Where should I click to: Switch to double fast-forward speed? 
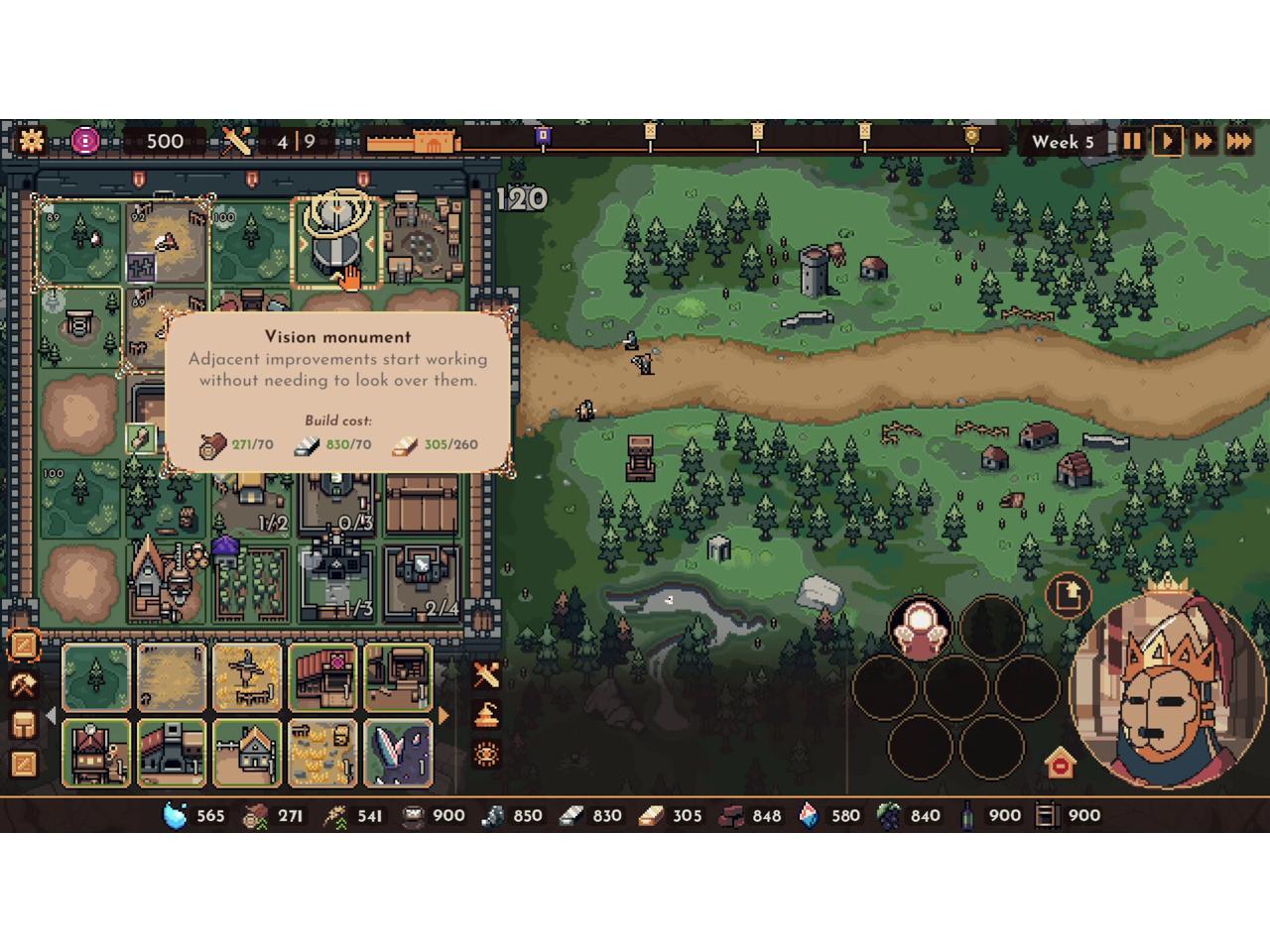[x=1204, y=142]
